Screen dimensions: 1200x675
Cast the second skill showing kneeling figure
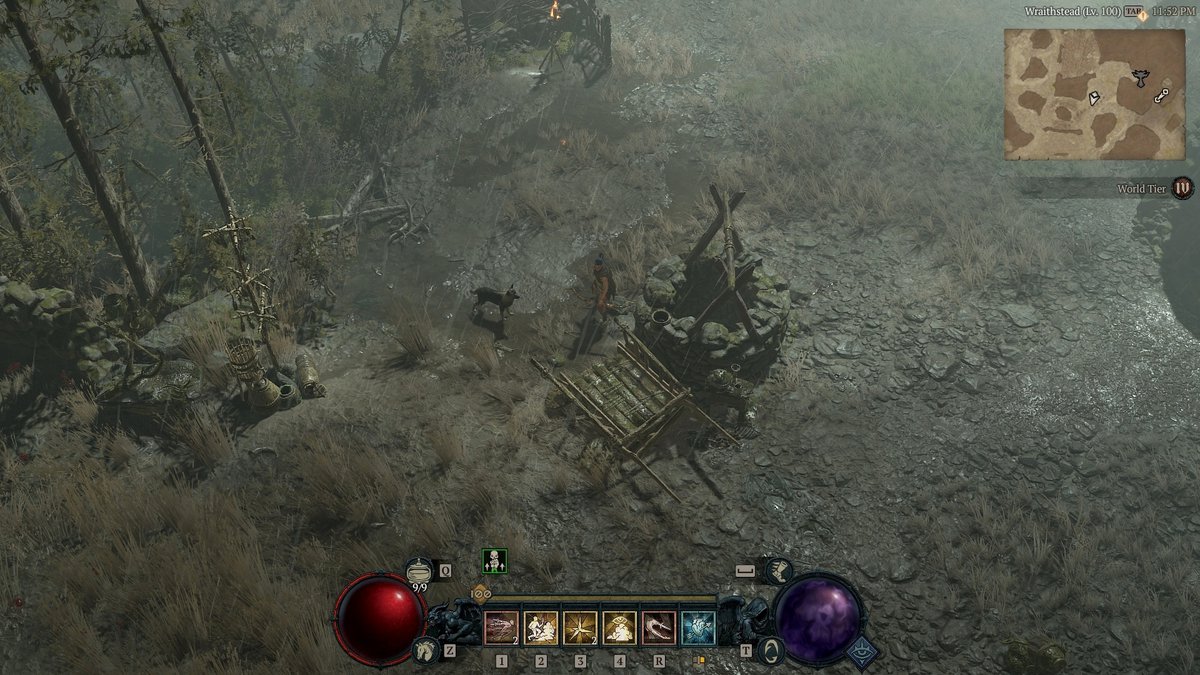541,628
